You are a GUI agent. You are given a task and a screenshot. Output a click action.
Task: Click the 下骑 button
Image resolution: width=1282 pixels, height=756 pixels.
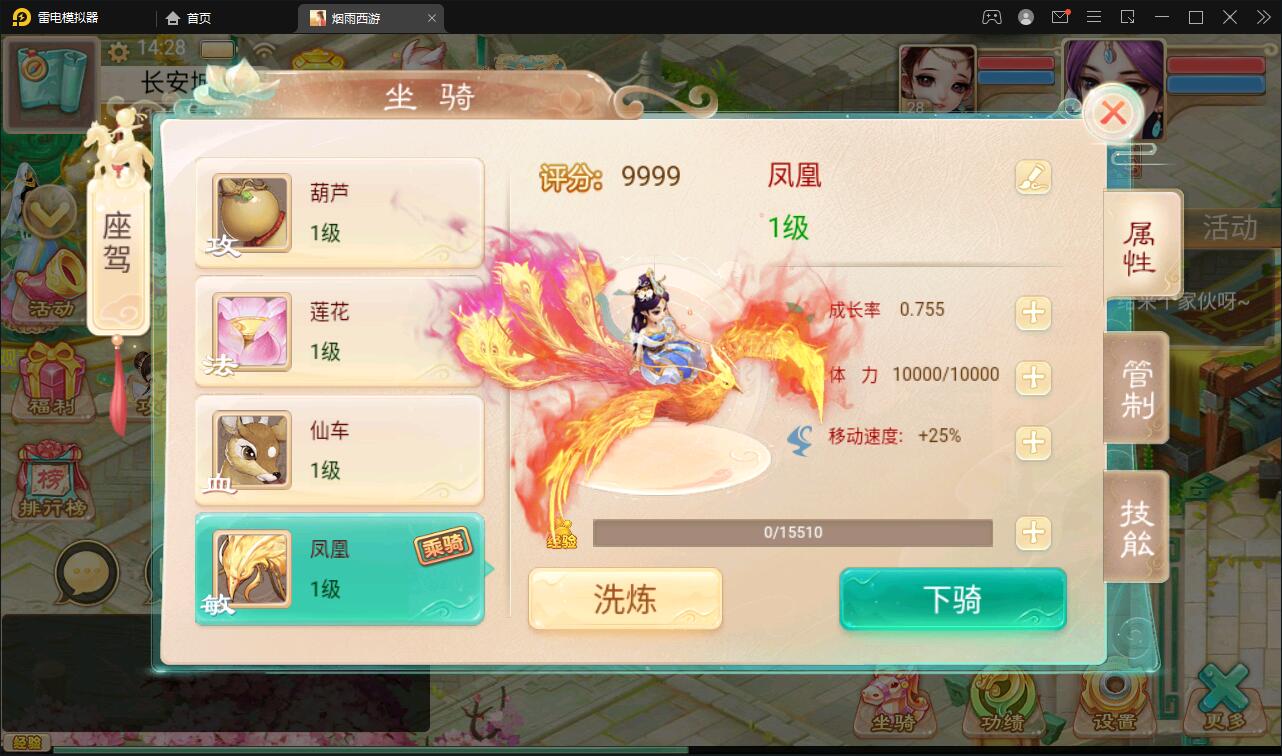pyautogui.click(x=951, y=599)
